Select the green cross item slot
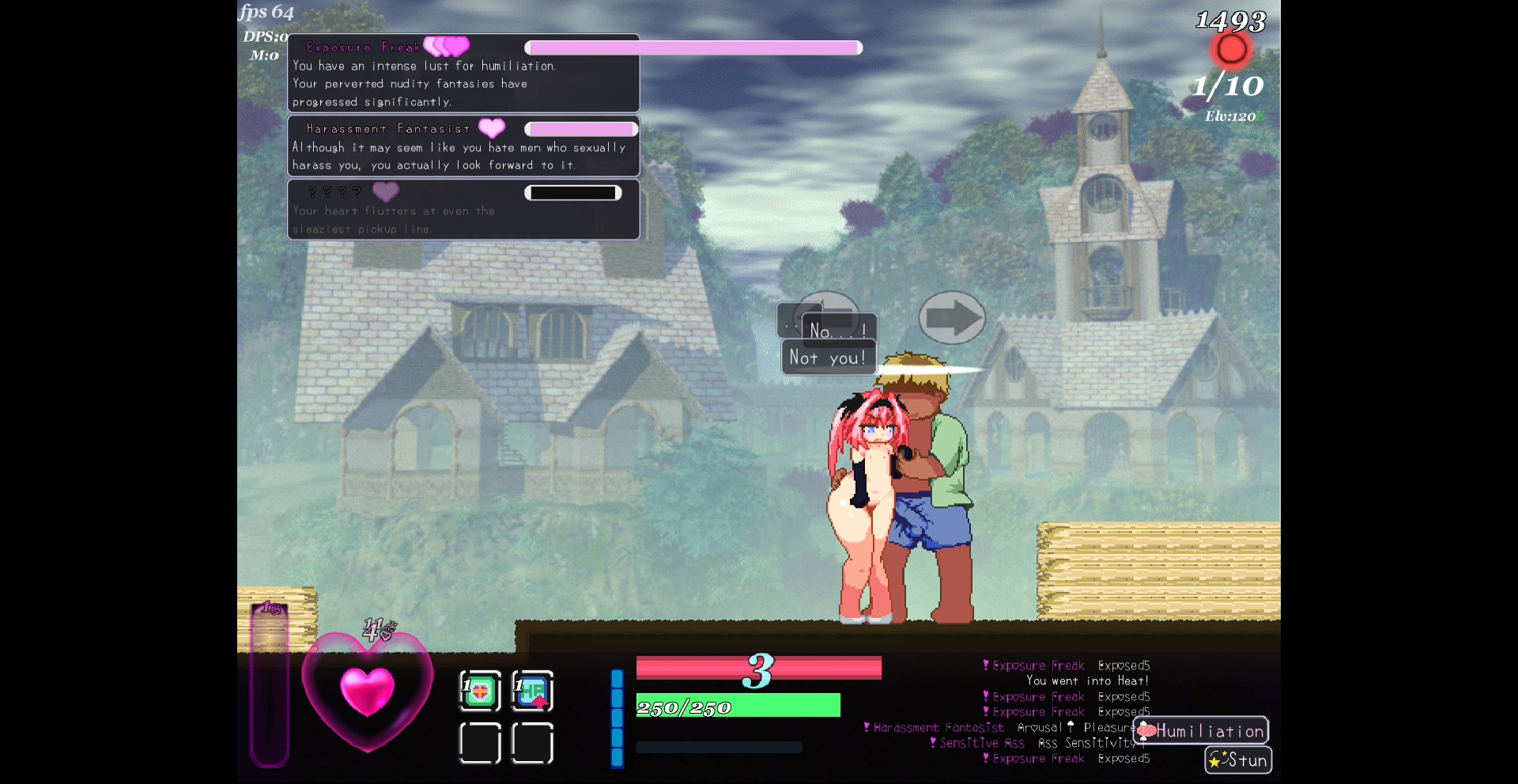Screen dimensions: 1518x784 (480, 692)
